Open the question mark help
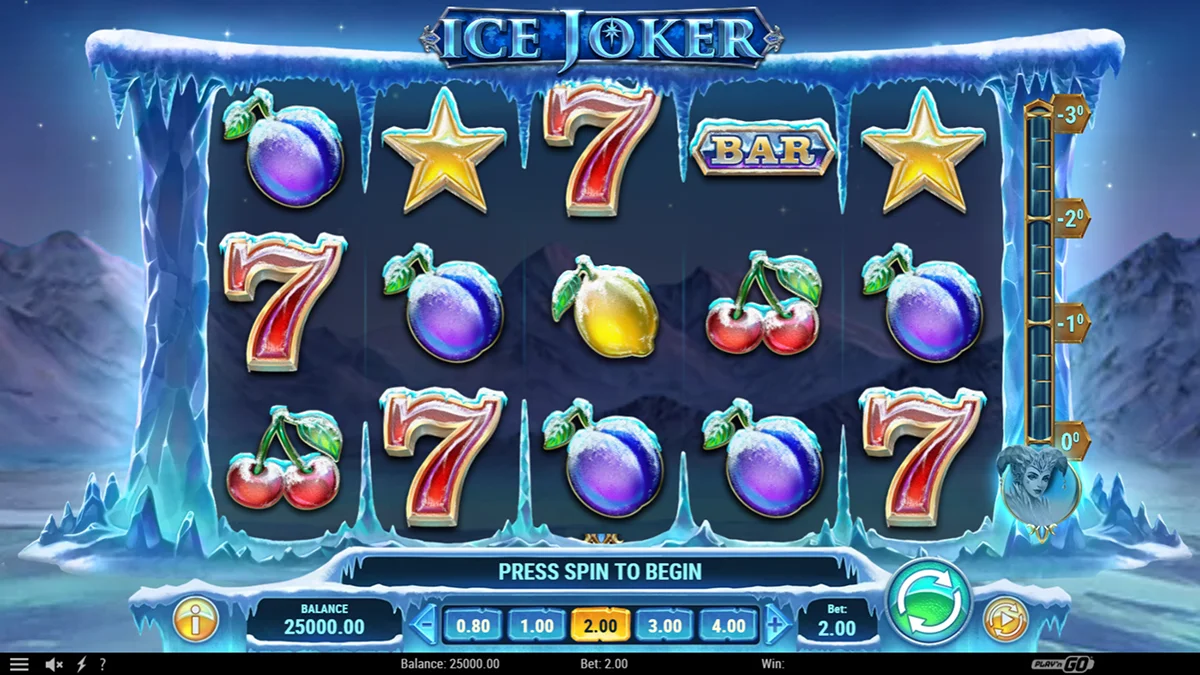The image size is (1200, 675). (x=102, y=664)
